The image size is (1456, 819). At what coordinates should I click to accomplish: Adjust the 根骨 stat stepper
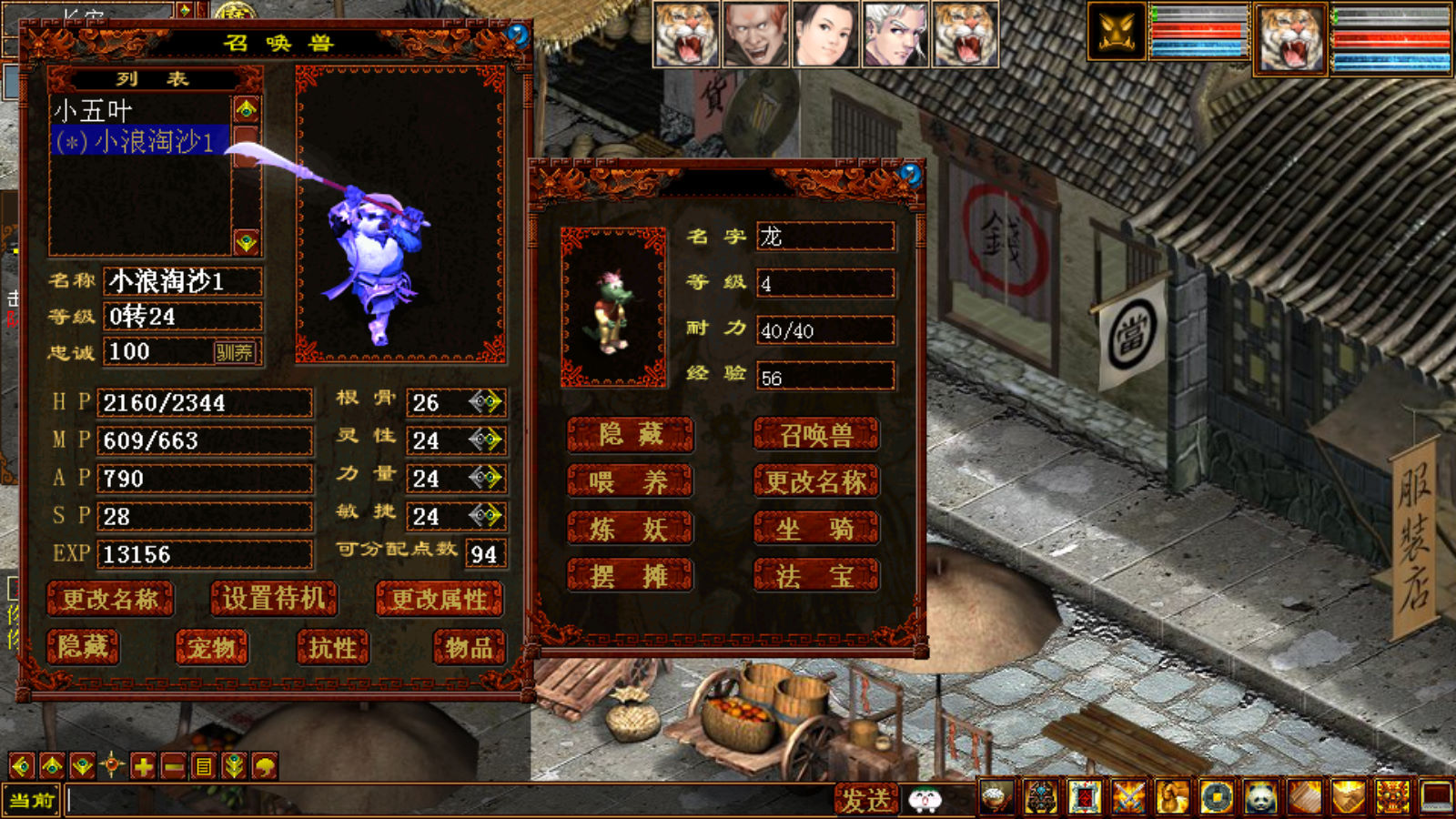click(x=486, y=401)
